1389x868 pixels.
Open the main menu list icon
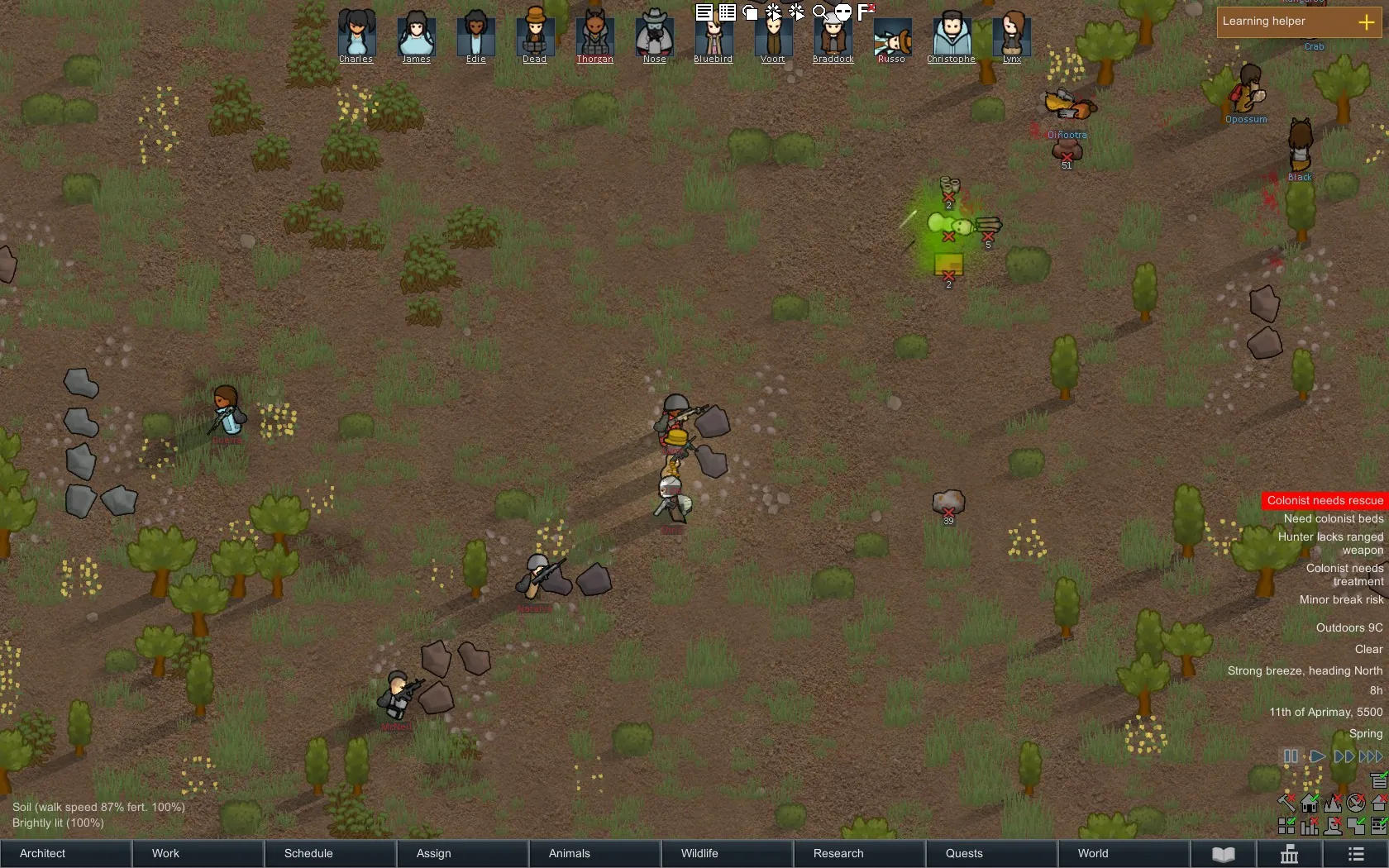tap(1356, 854)
